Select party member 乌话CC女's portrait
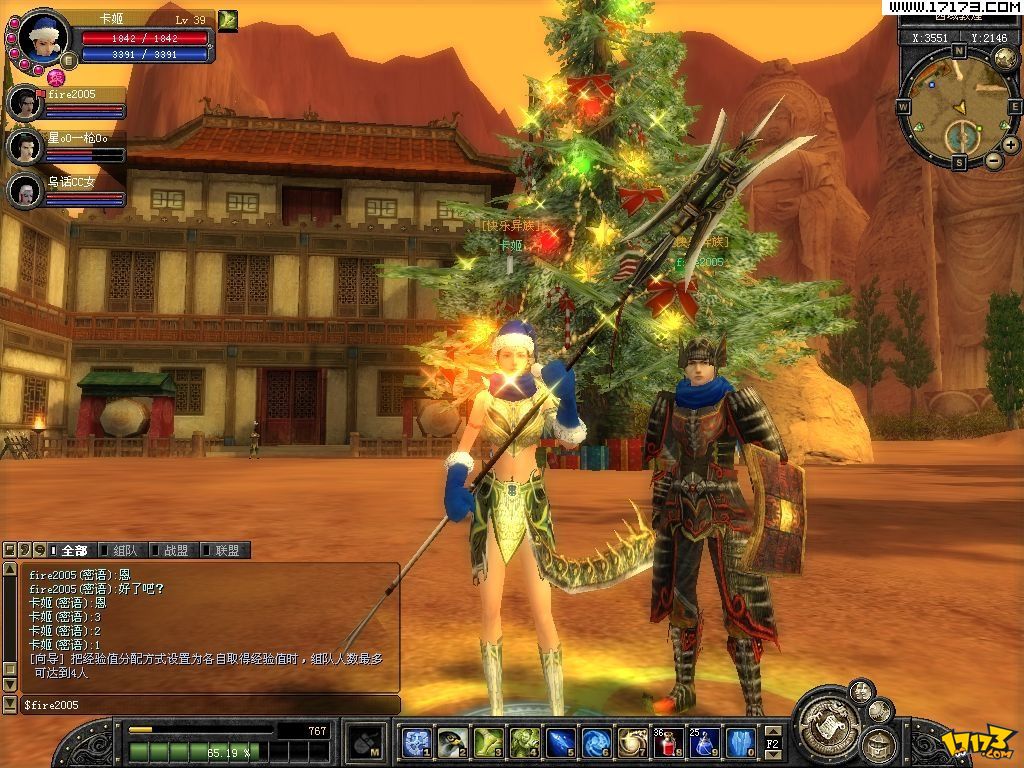1024x768 pixels. coord(24,190)
